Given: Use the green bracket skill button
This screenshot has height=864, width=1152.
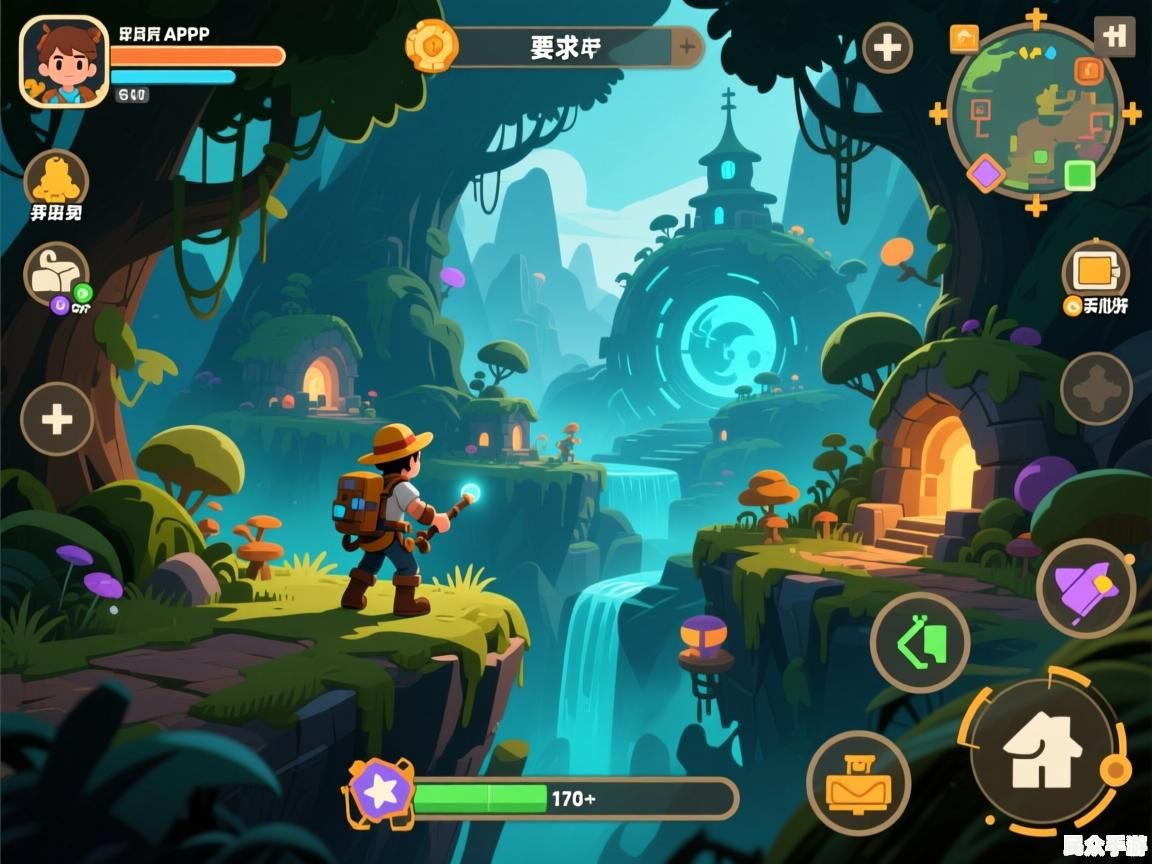Looking at the screenshot, I should click(x=920, y=642).
